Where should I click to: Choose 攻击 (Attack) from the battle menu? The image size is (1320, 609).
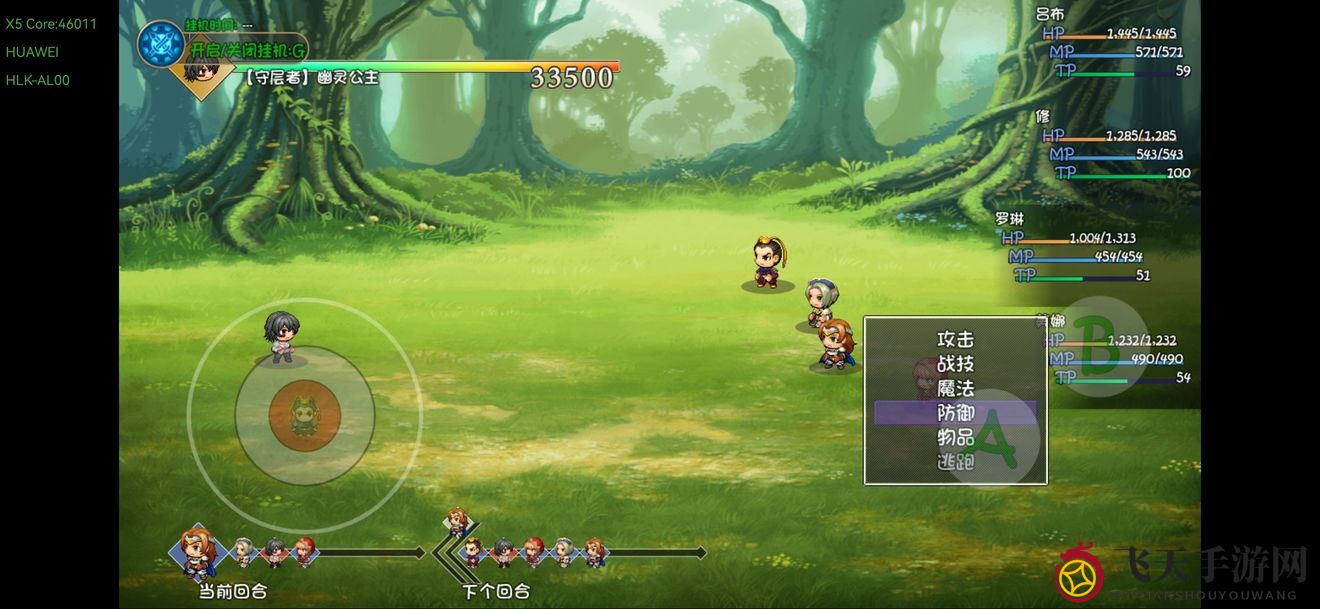coord(955,340)
